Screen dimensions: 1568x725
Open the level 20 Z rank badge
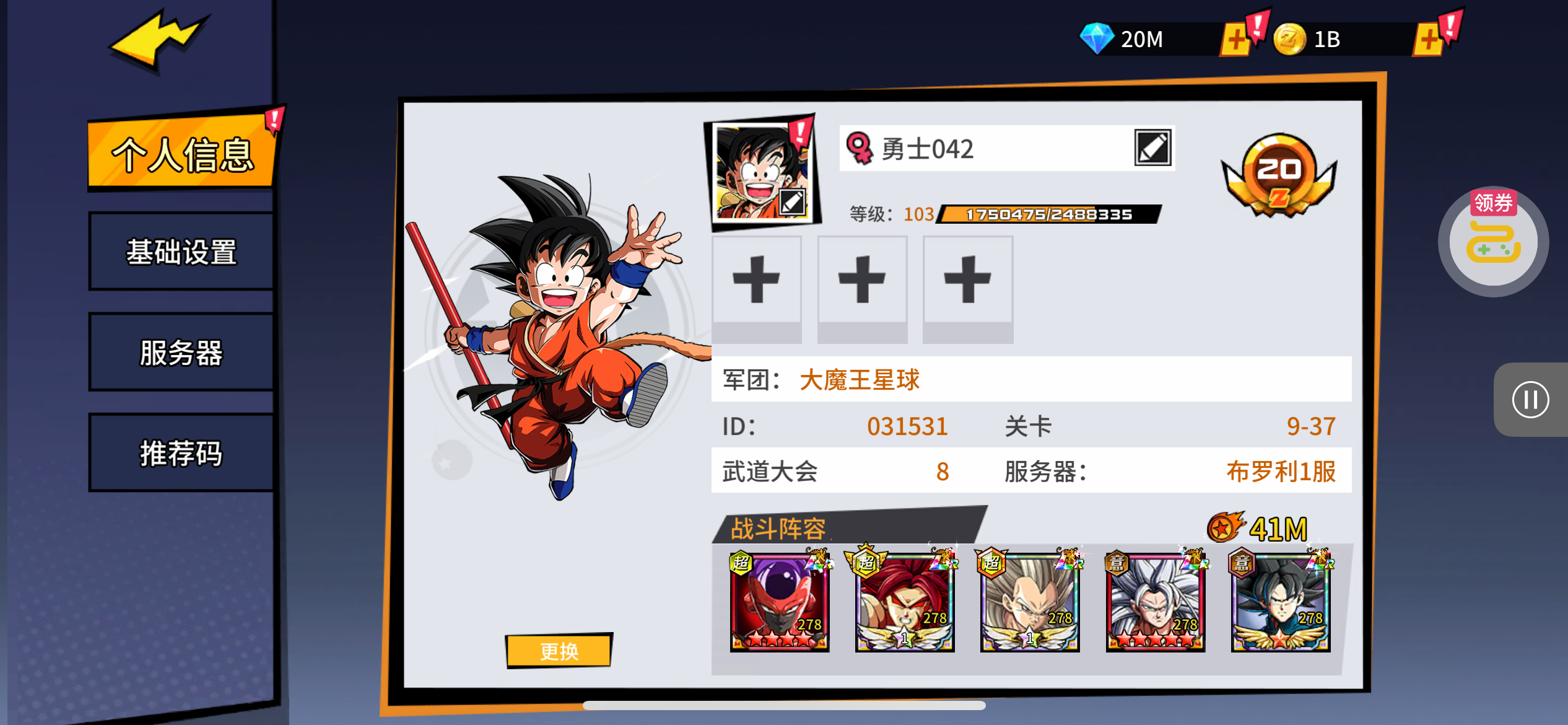1279,174
